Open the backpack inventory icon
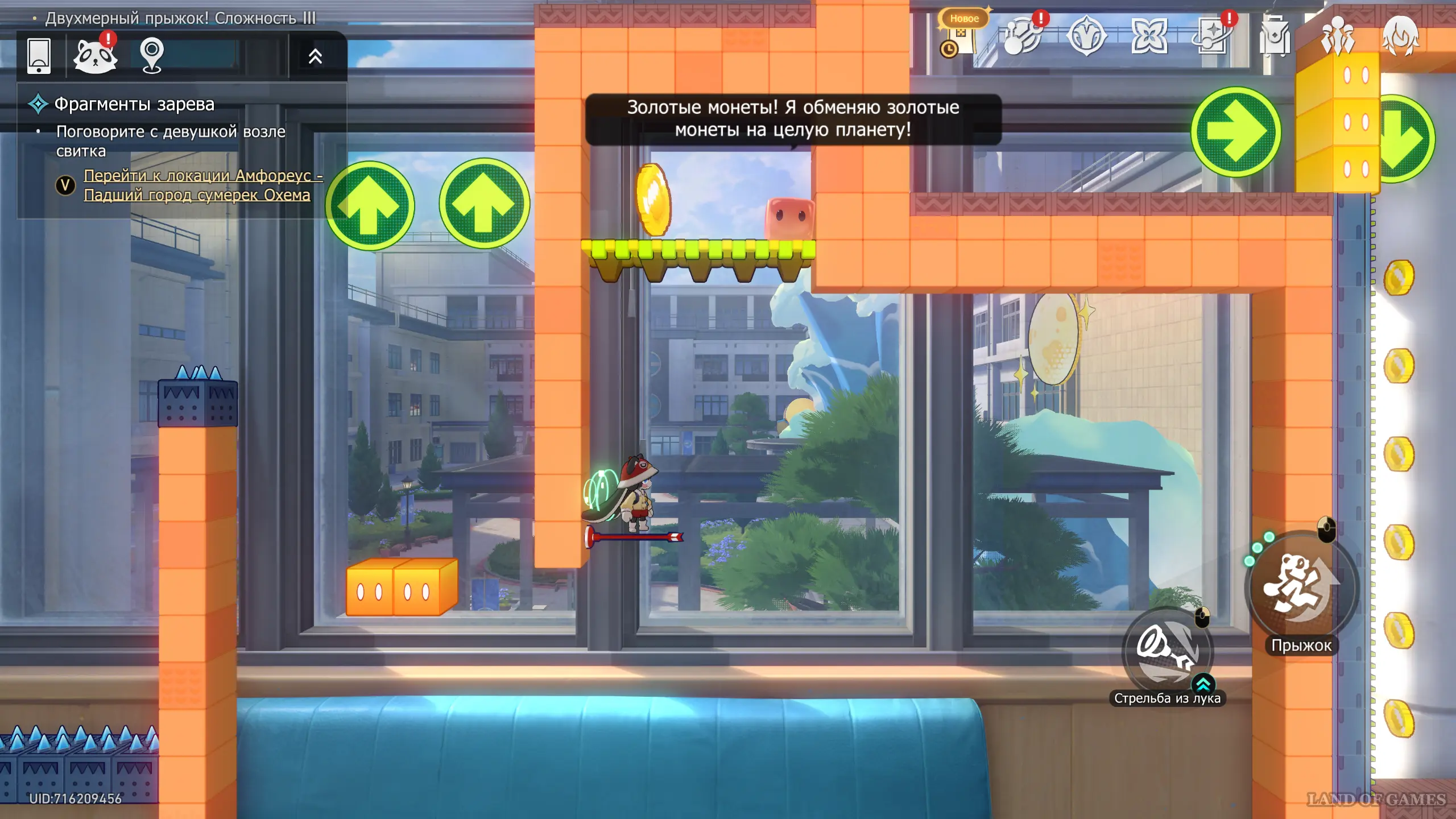The image size is (1456, 819). coord(1275,36)
